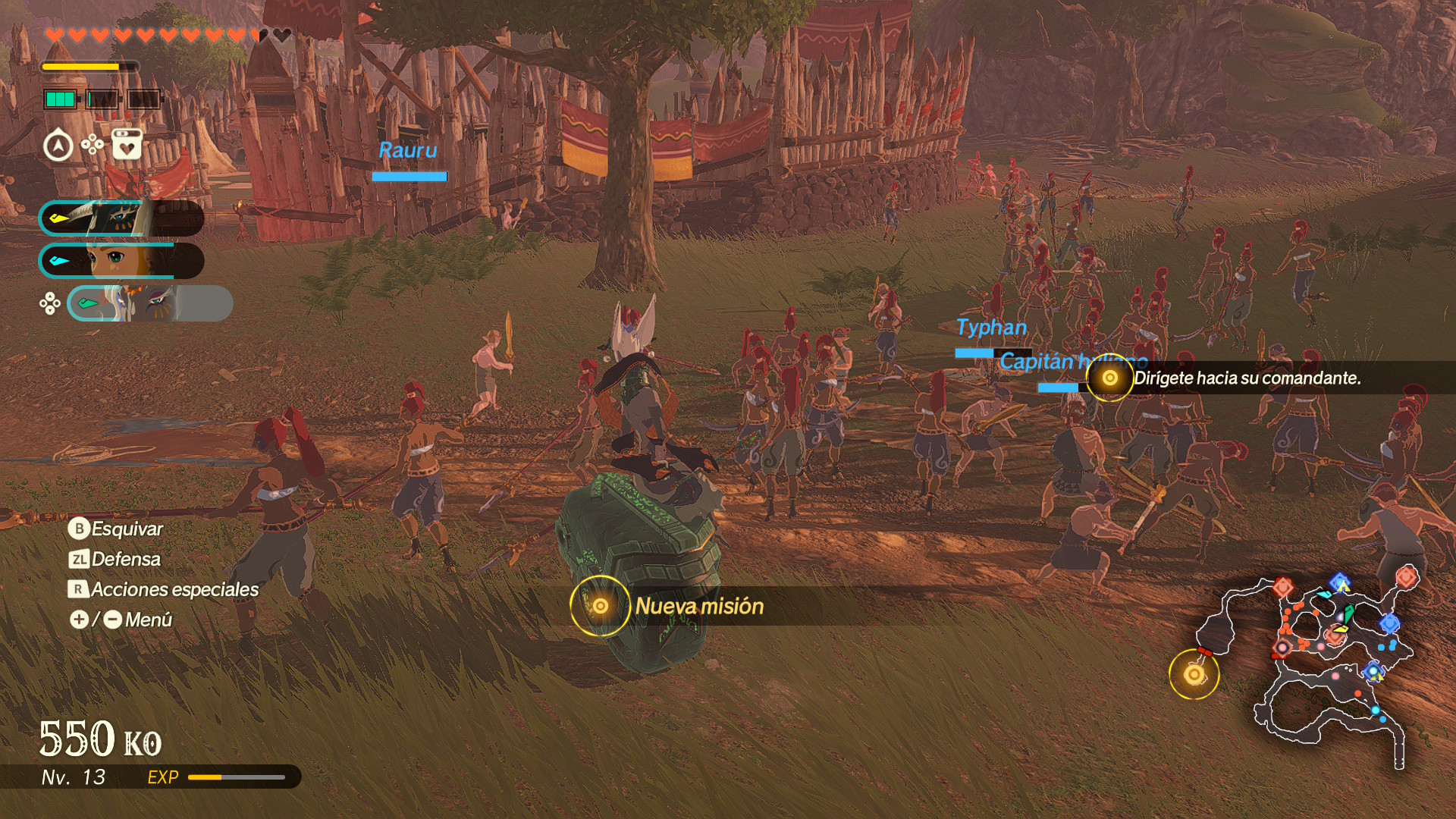Click the yellow objective marker beside minimap
The height and width of the screenshot is (819, 1456).
point(1194,674)
